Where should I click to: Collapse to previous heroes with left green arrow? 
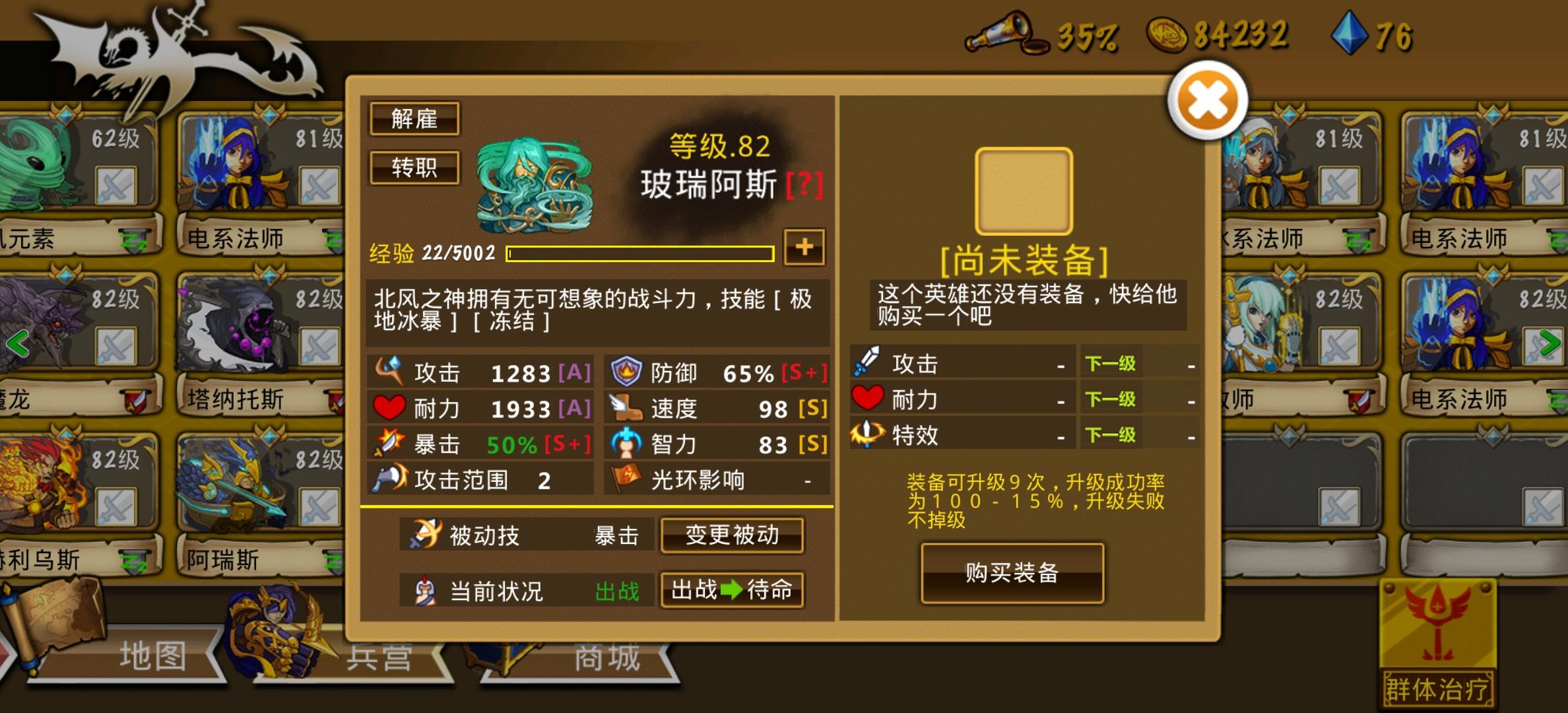[17, 343]
